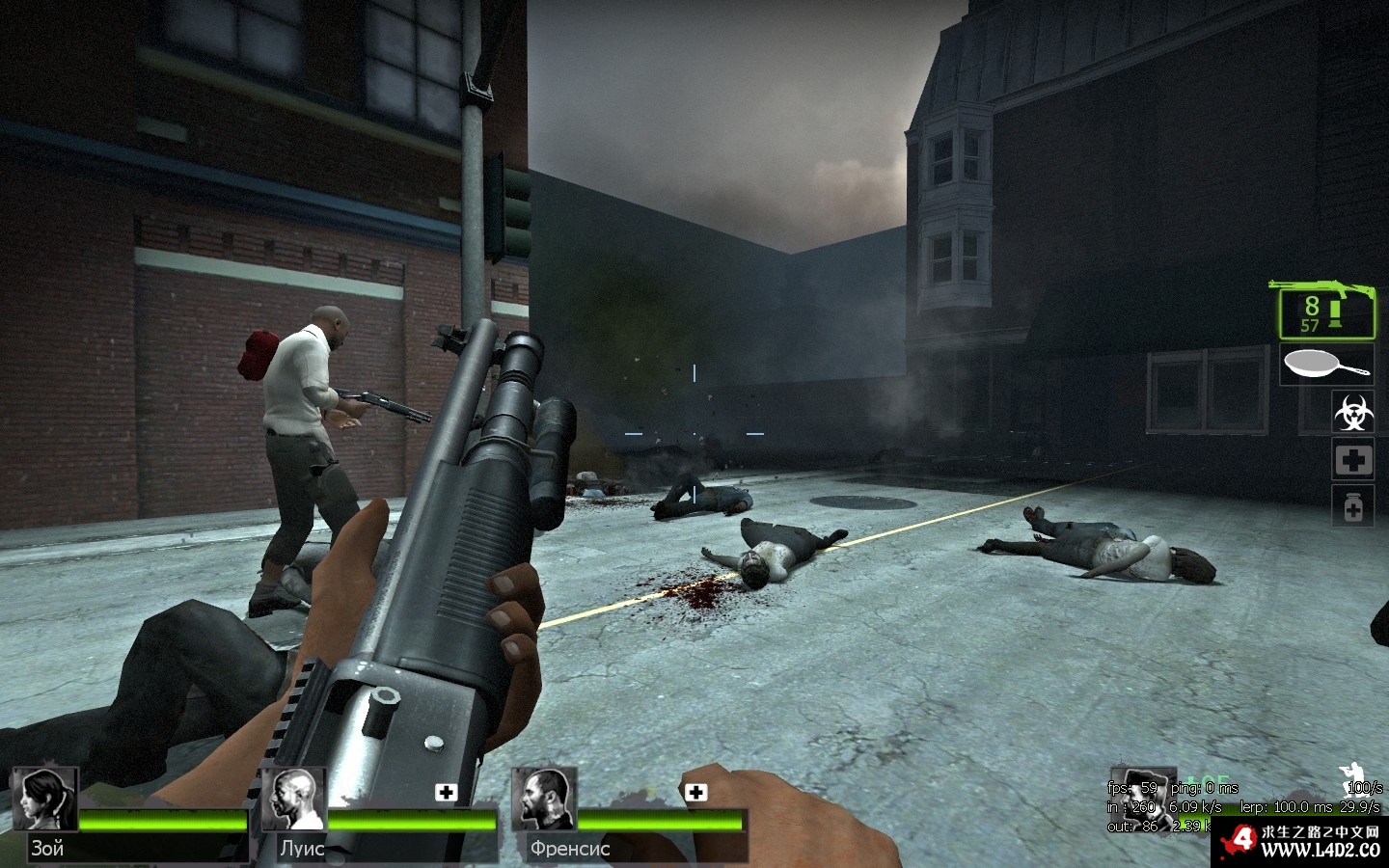Click the medkit icon on Луис's panel

446,793
